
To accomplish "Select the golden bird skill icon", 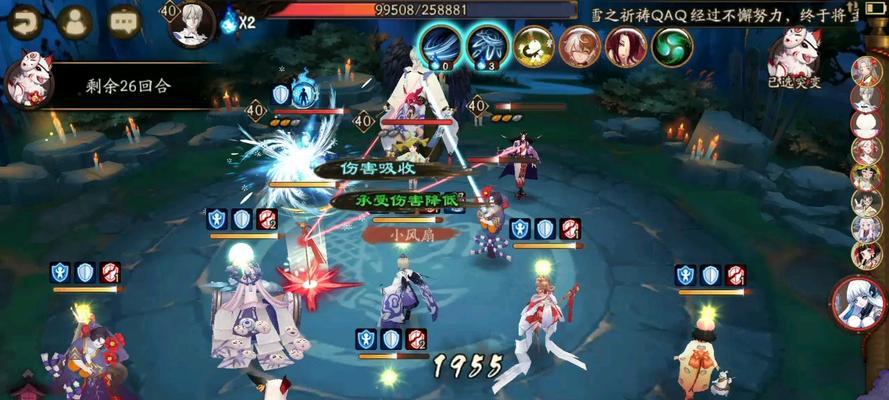I will click(x=534, y=46).
